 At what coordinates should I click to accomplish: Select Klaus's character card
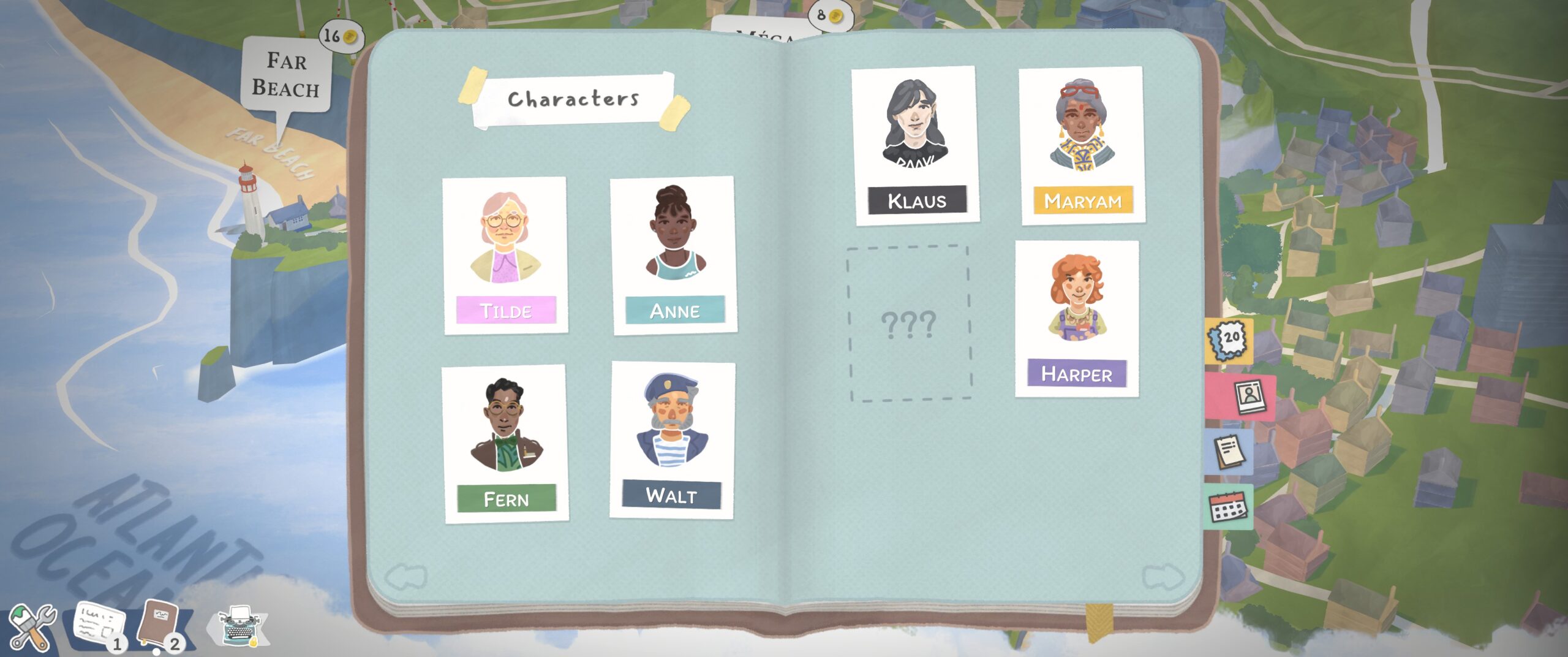coord(916,145)
